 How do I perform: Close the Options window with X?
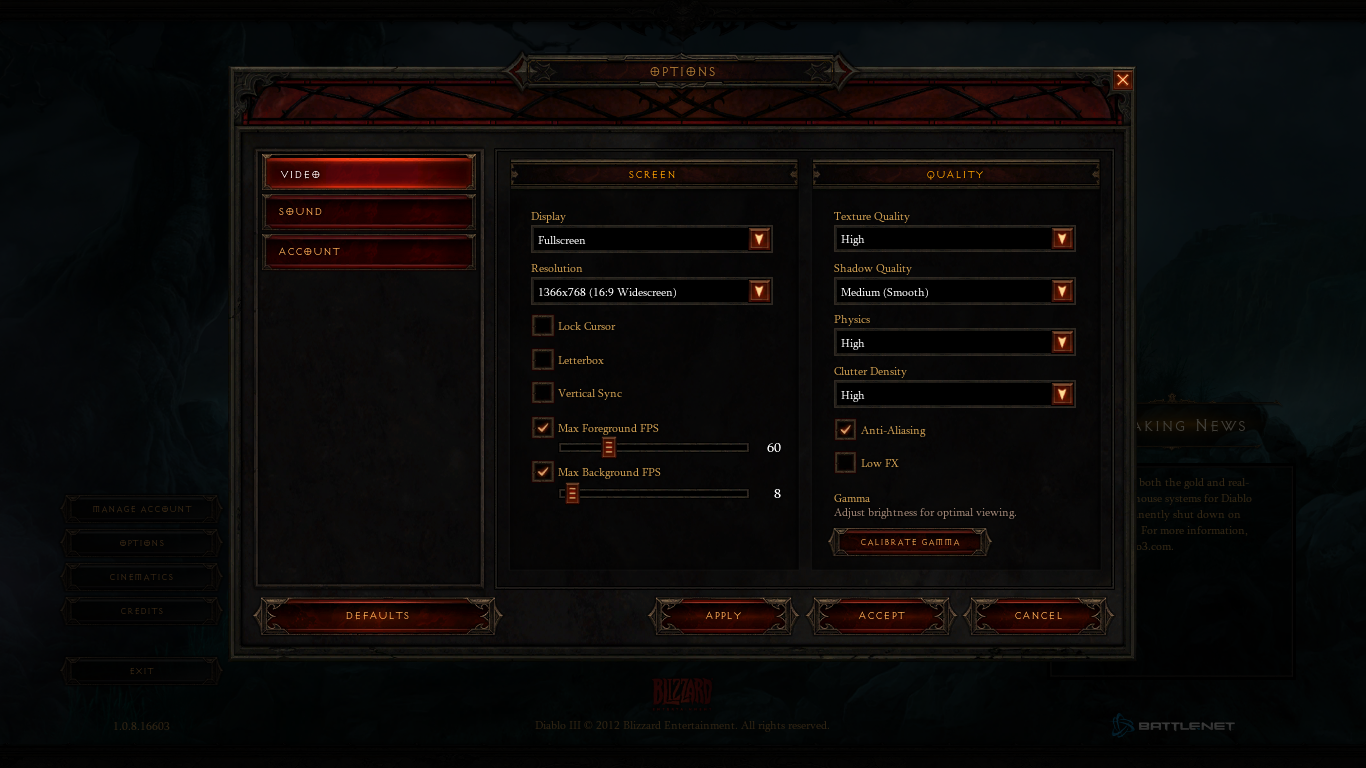point(1123,80)
